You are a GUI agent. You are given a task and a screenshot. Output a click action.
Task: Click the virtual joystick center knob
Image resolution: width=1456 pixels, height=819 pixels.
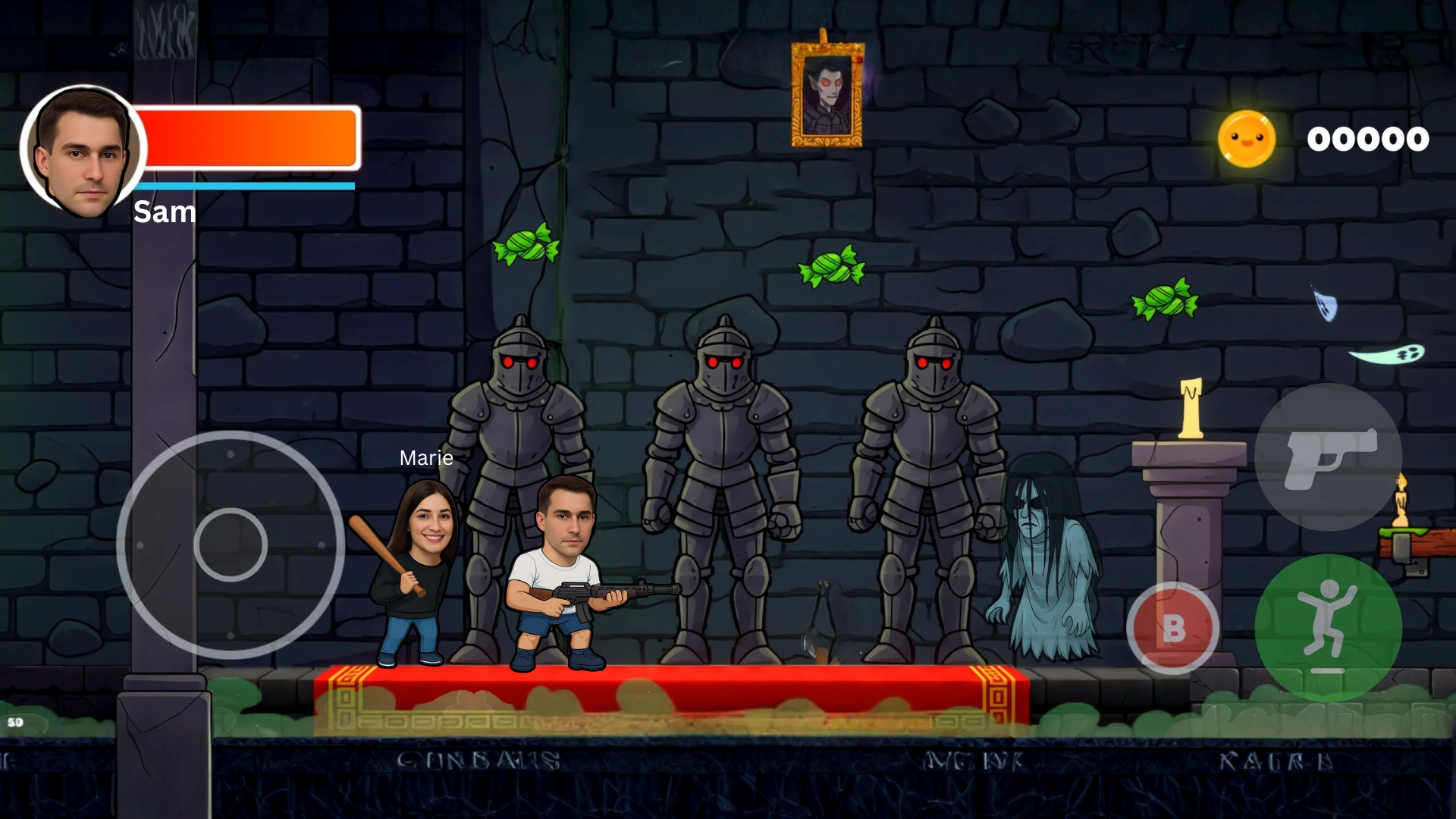pyautogui.click(x=231, y=544)
